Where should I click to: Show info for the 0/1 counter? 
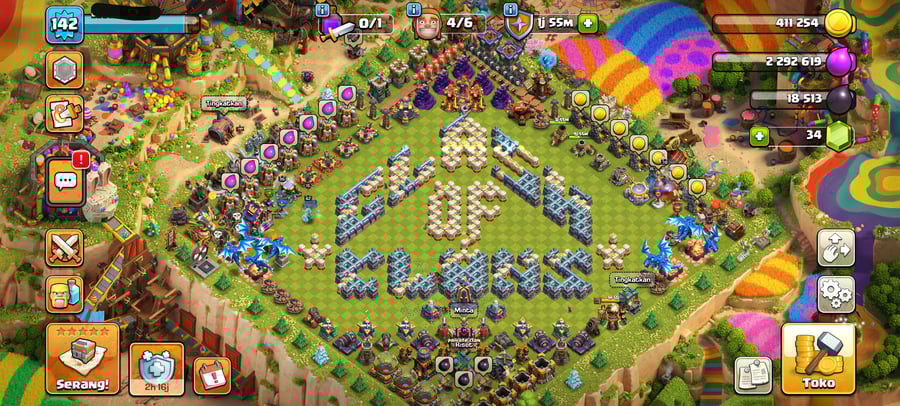pyautogui.click(x=322, y=9)
